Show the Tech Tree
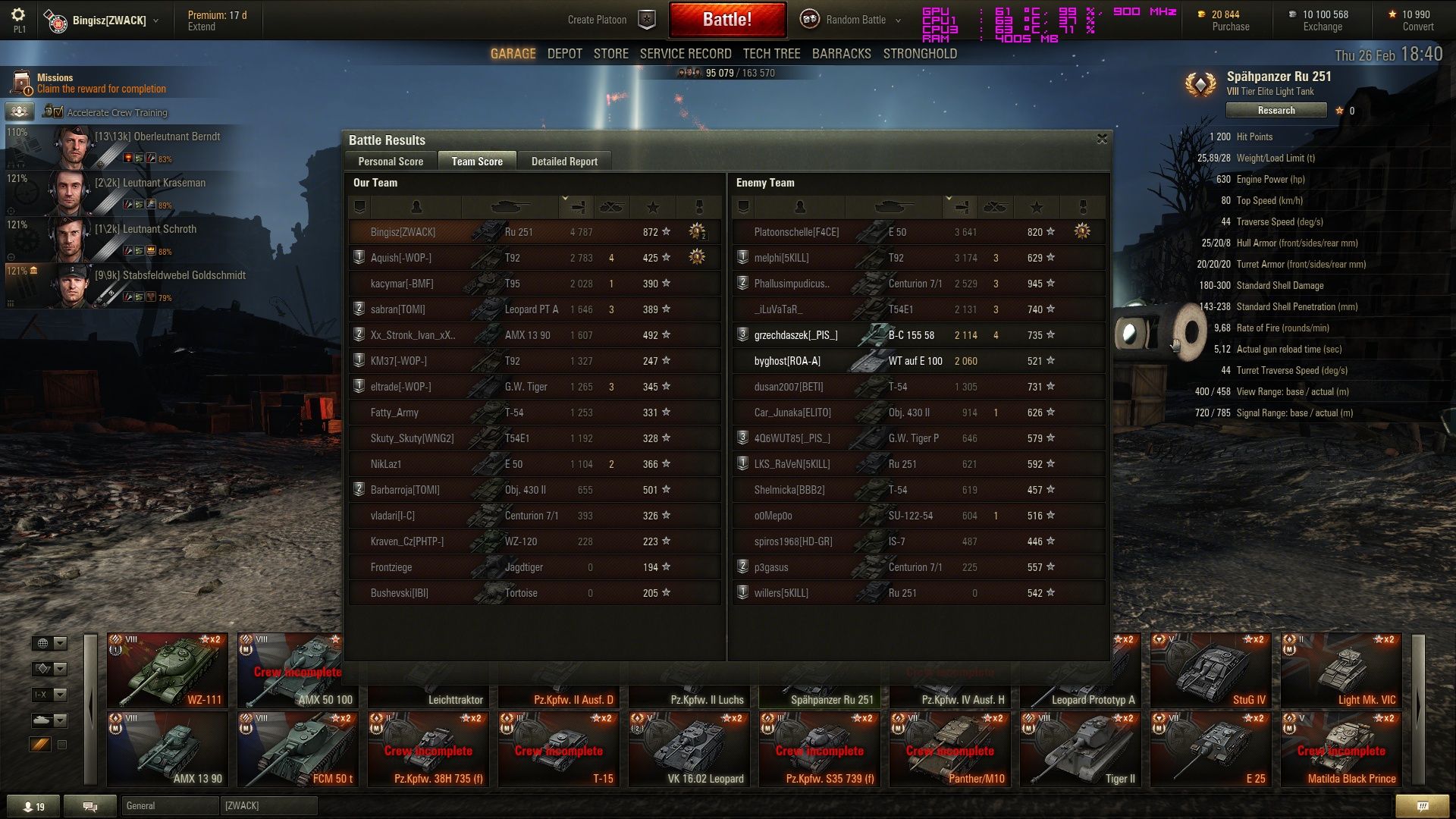1456x819 pixels. tap(771, 54)
